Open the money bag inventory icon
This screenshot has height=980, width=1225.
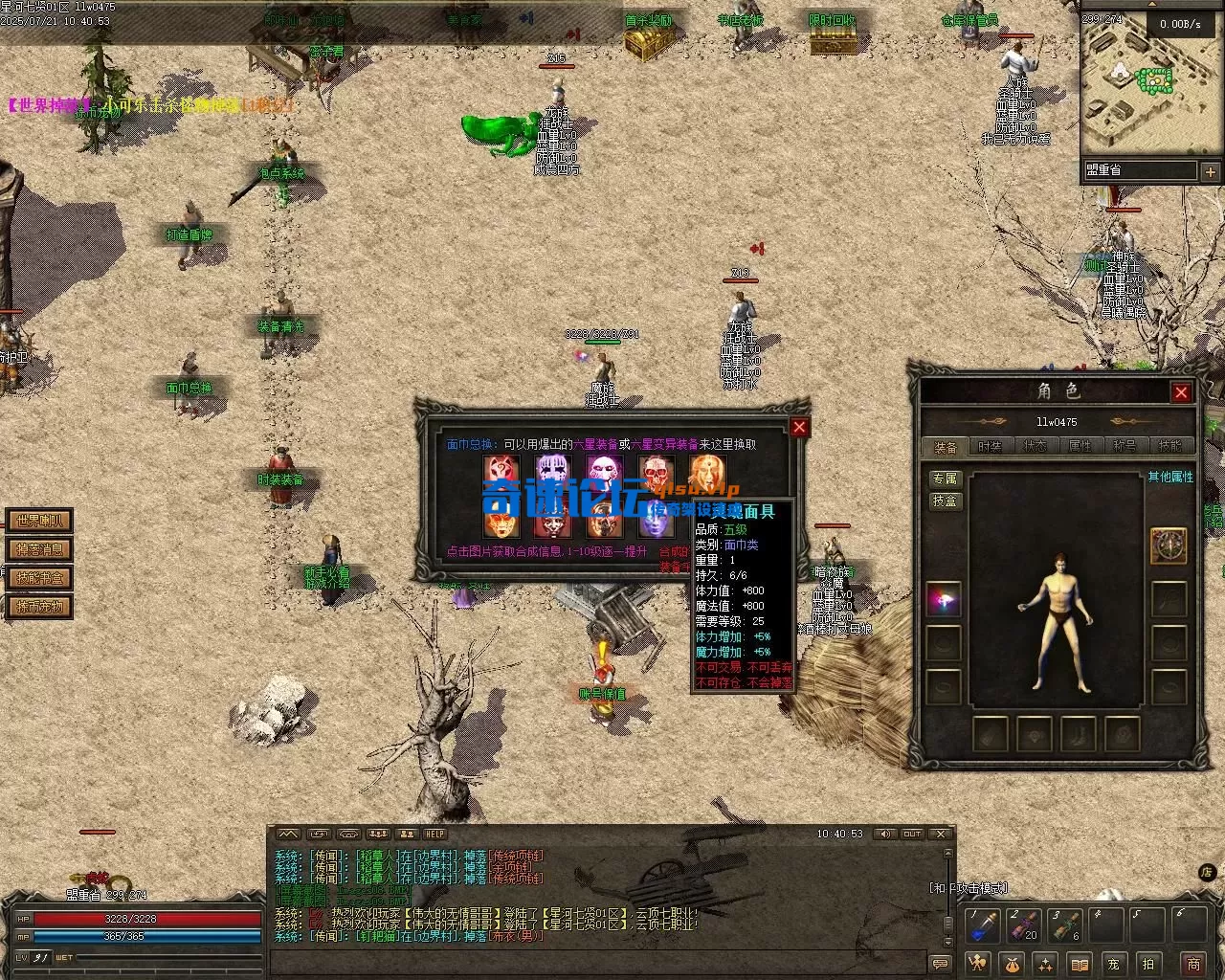tap(1011, 964)
